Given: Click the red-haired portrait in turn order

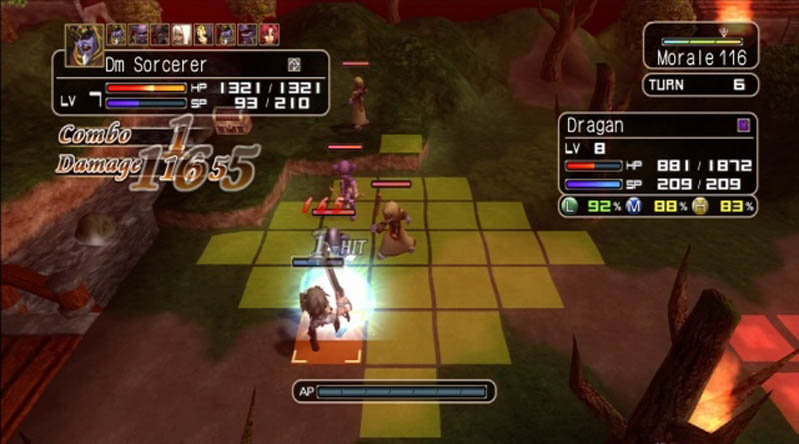Looking at the screenshot, I should (268, 35).
